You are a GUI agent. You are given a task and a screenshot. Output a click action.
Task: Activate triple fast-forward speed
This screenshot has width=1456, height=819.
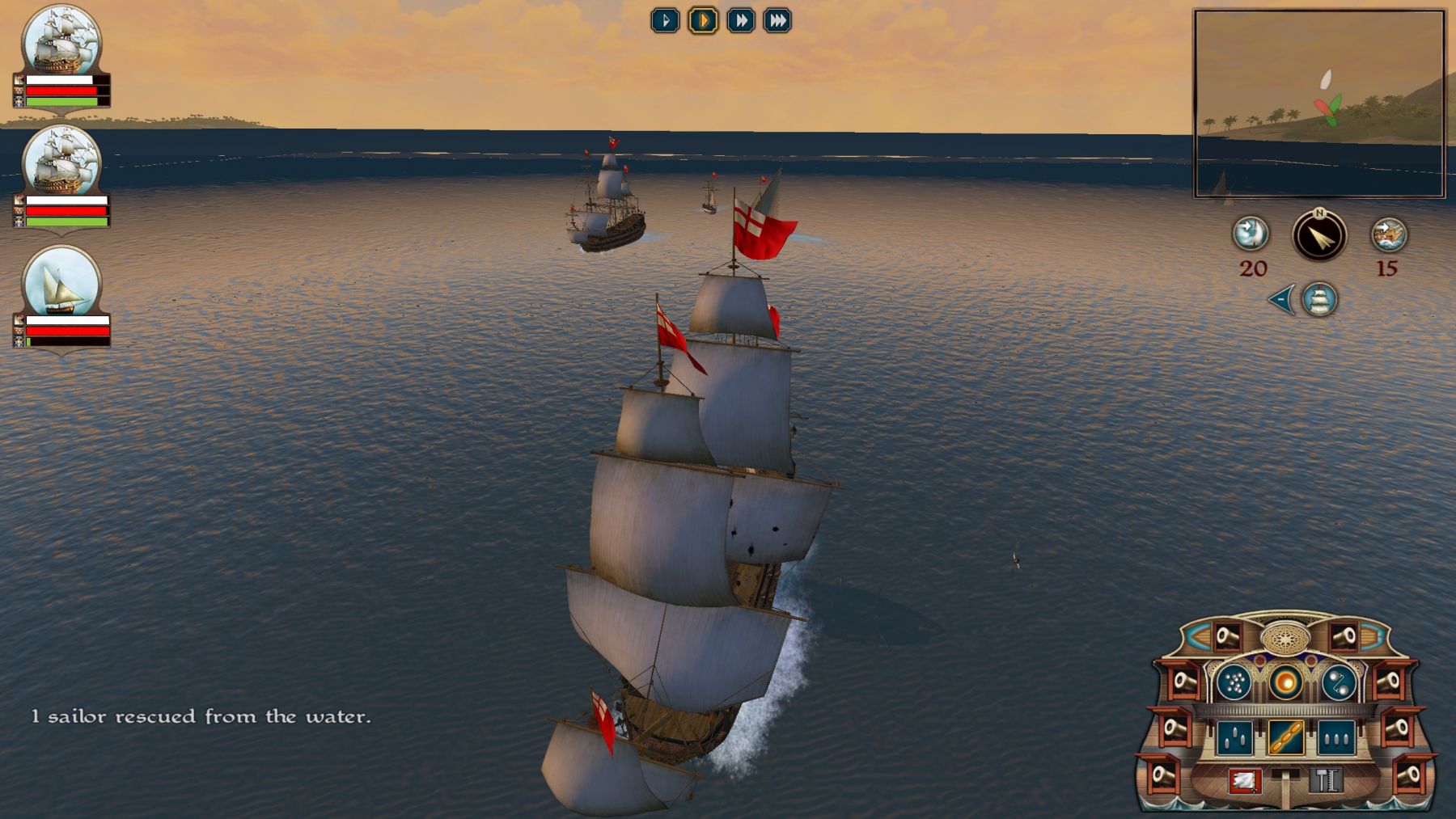[777, 20]
